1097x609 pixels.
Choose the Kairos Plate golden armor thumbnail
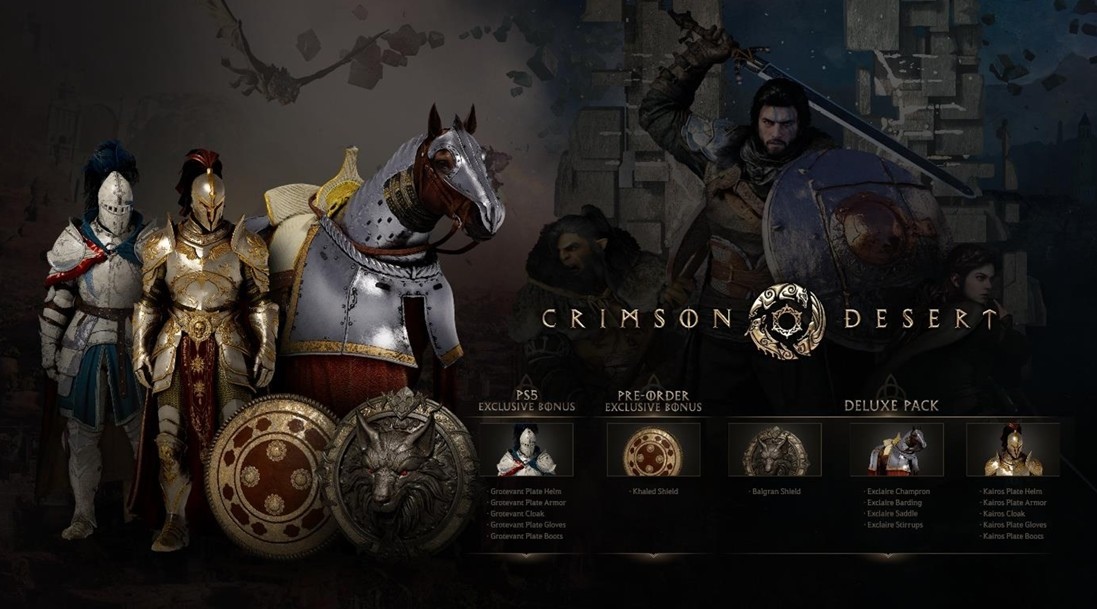[1013, 450]
